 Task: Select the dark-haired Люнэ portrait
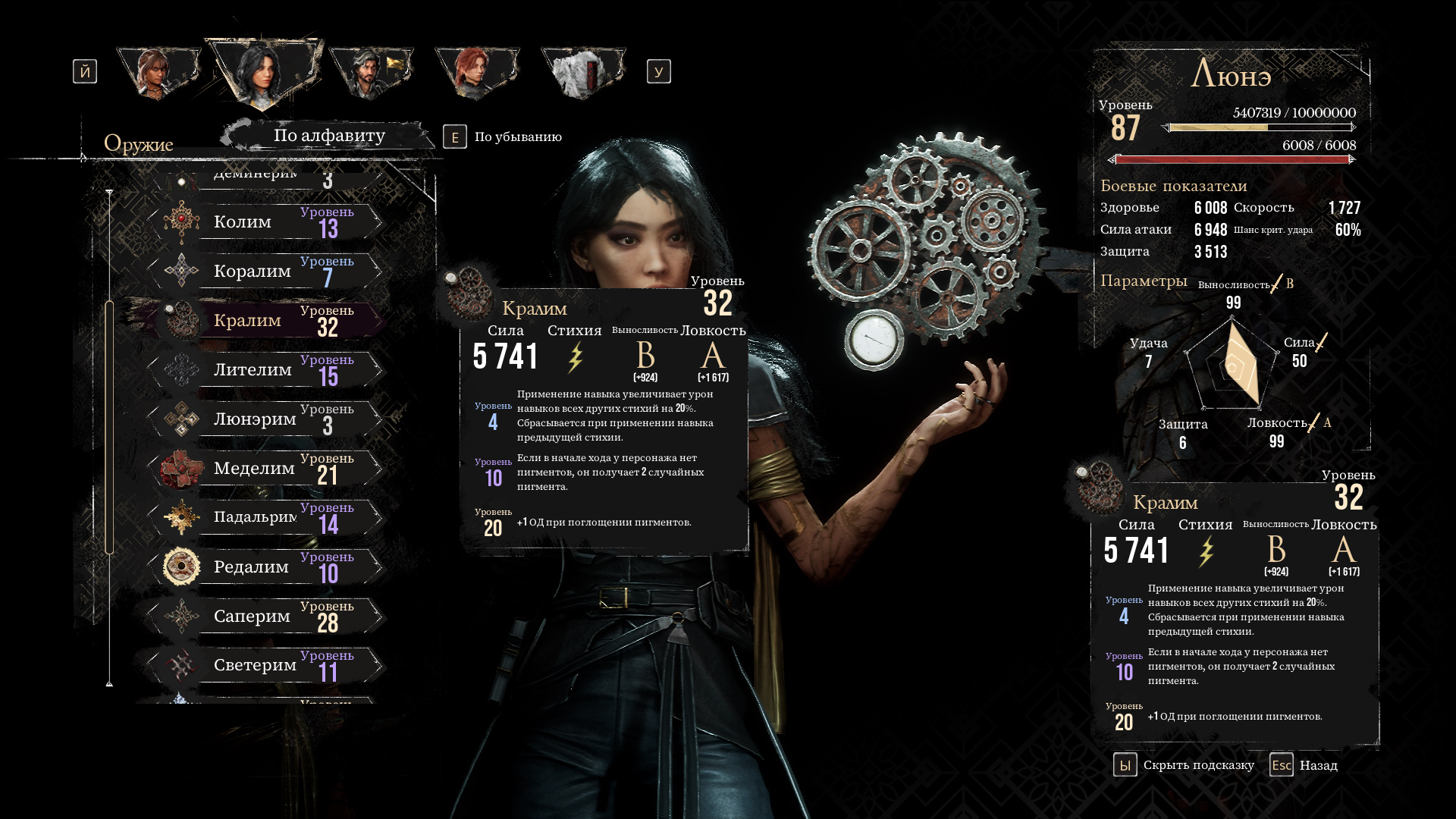click(262, 72)
